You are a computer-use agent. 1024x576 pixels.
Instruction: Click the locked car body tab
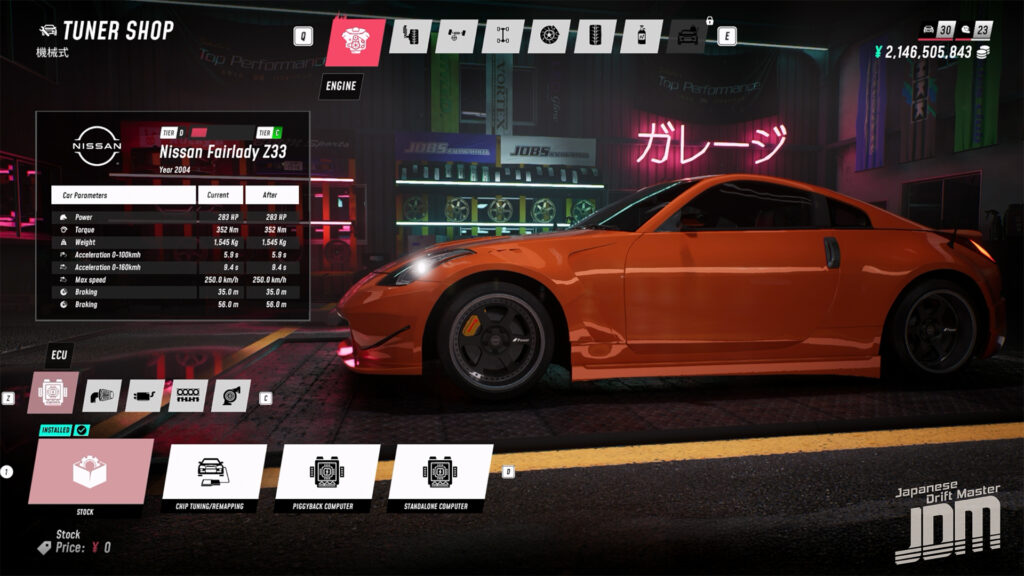point(687,37)
